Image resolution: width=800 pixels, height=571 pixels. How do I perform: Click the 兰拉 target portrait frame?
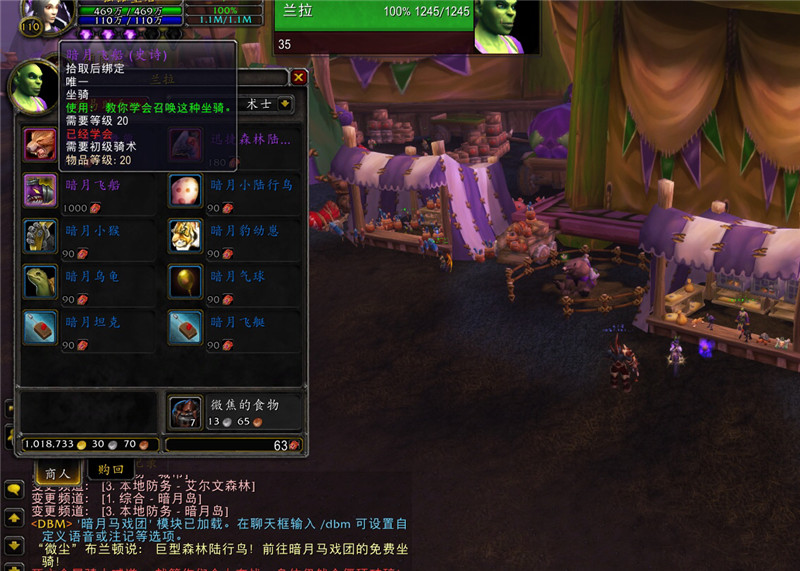505,26
